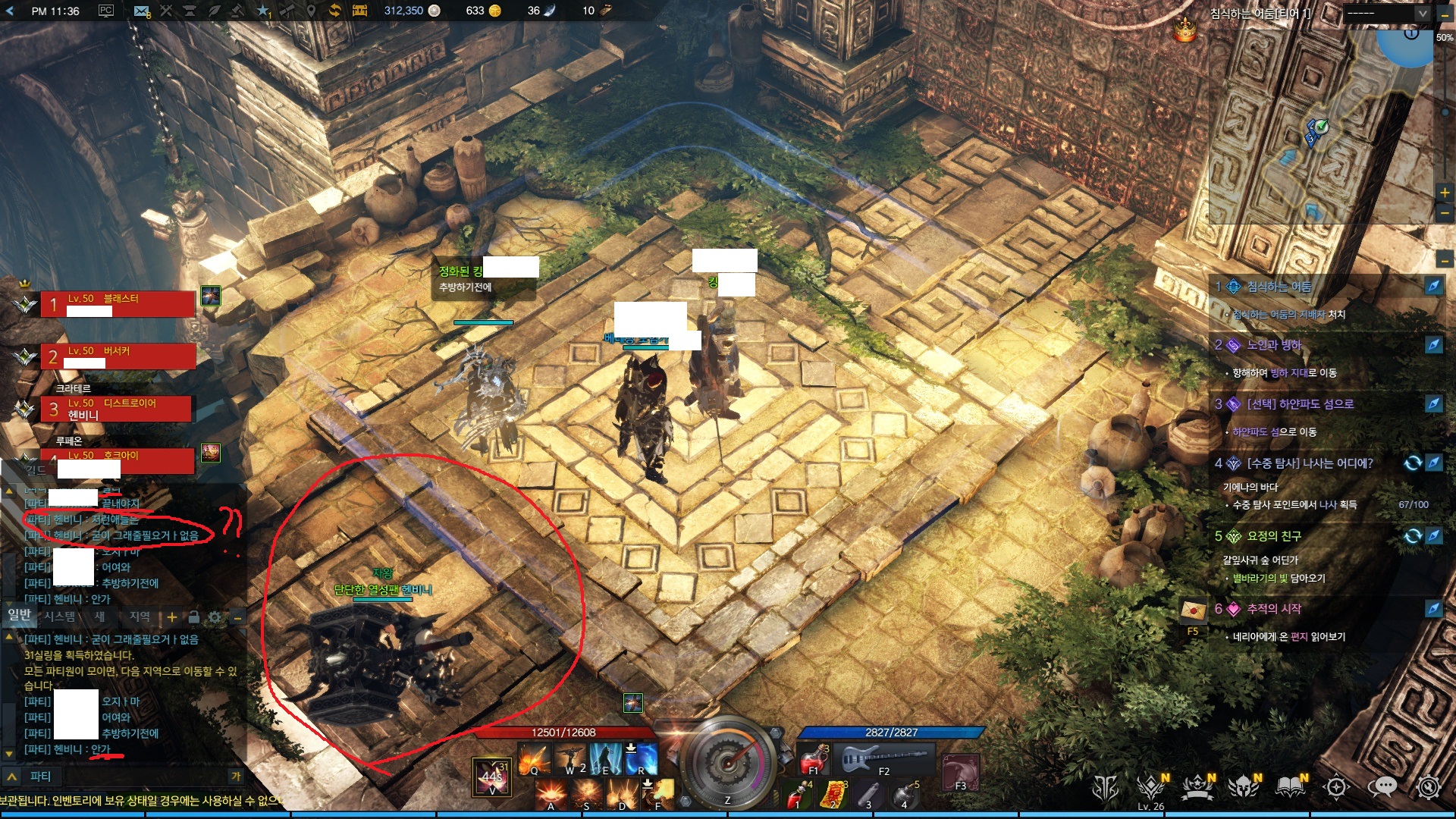Toggle the chat window lock icon

(193, 617)
